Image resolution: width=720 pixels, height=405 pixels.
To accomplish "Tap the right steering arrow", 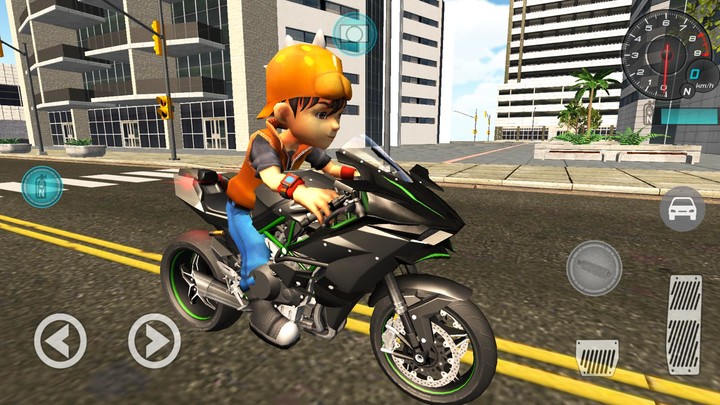I will tap(154, 341).
